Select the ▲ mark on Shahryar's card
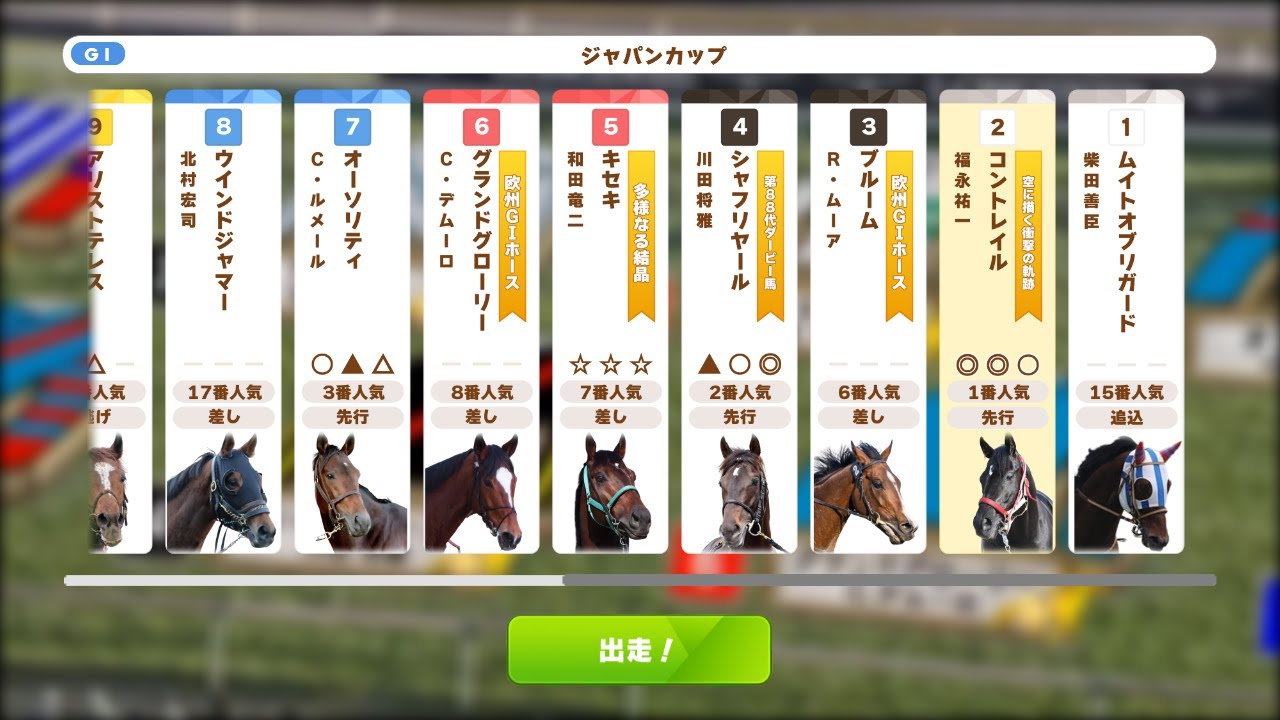1280x720 pixels. pos(712,366)
